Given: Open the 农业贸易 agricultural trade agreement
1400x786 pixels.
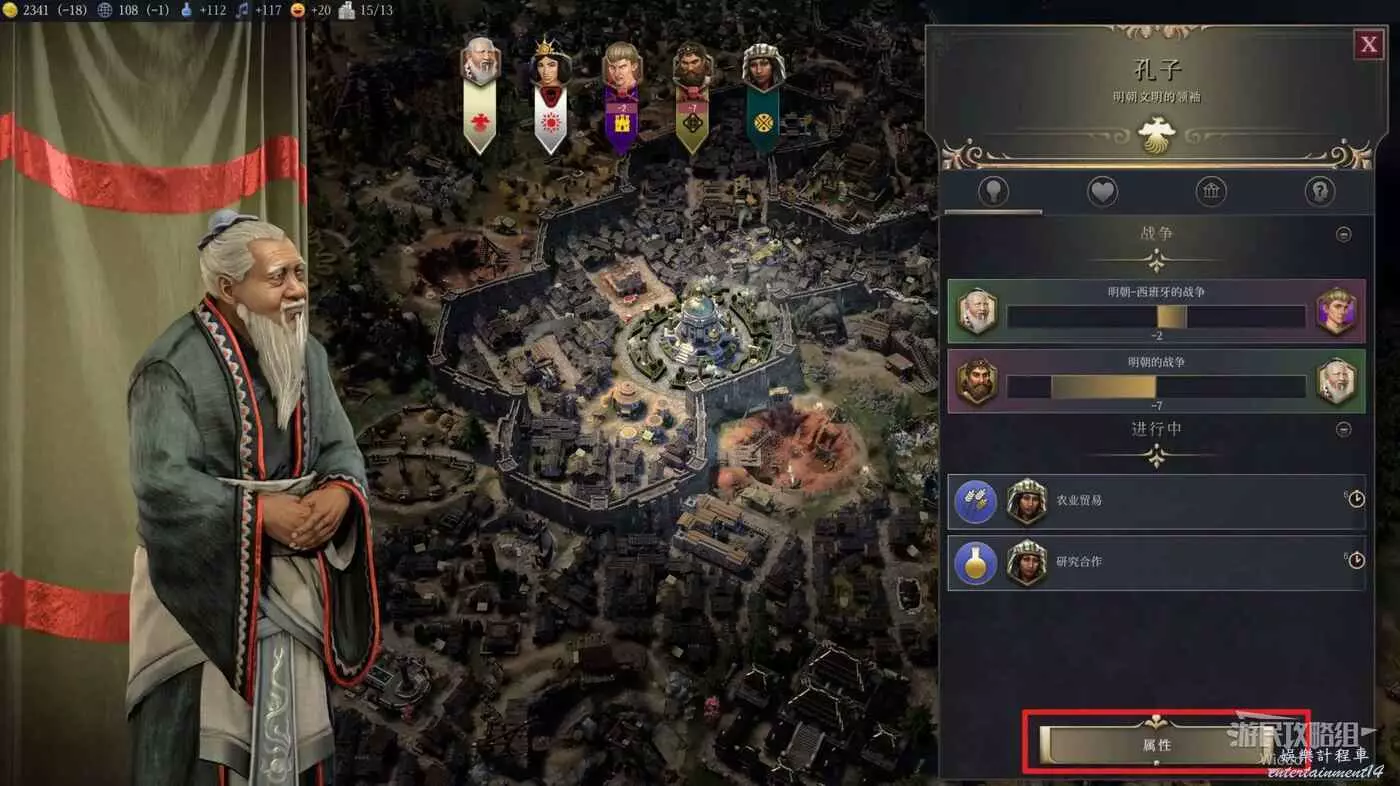Looking at the screenshot, I should 1156,500.
